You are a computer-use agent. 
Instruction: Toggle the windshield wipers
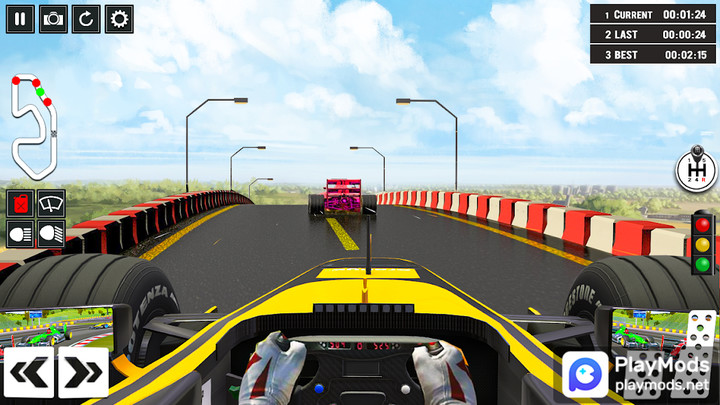point(51,204)
